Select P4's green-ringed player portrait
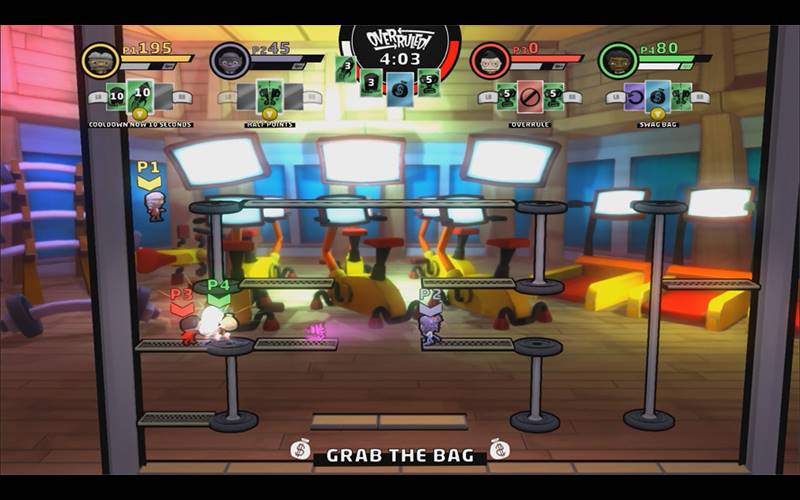800x500 pixels. (x=618, y=61)
